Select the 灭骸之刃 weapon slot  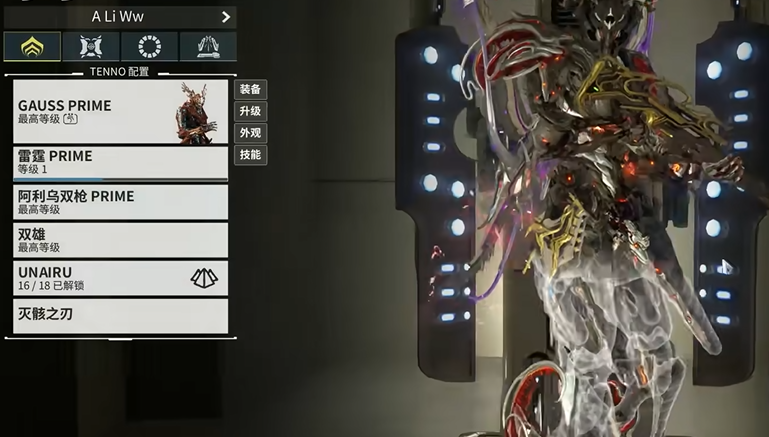pyautogui.click(x=120, y=315)
